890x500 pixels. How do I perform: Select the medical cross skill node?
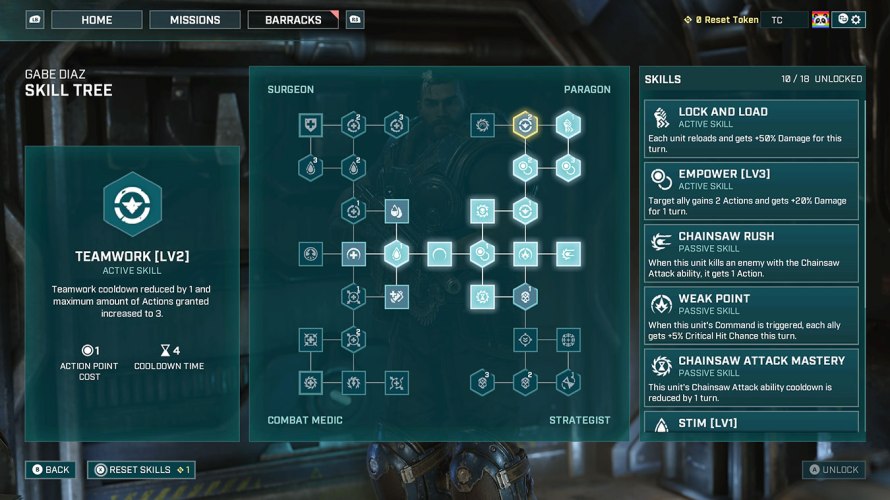pyautogui.click(x=353, y=254)
